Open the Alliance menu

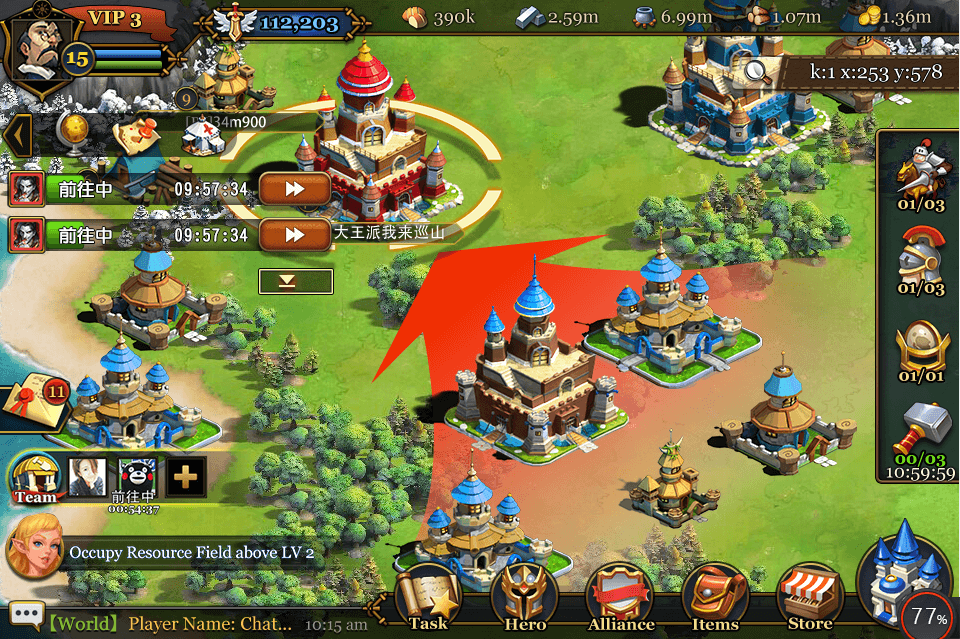pyautogui.click(x=620, y=600)
